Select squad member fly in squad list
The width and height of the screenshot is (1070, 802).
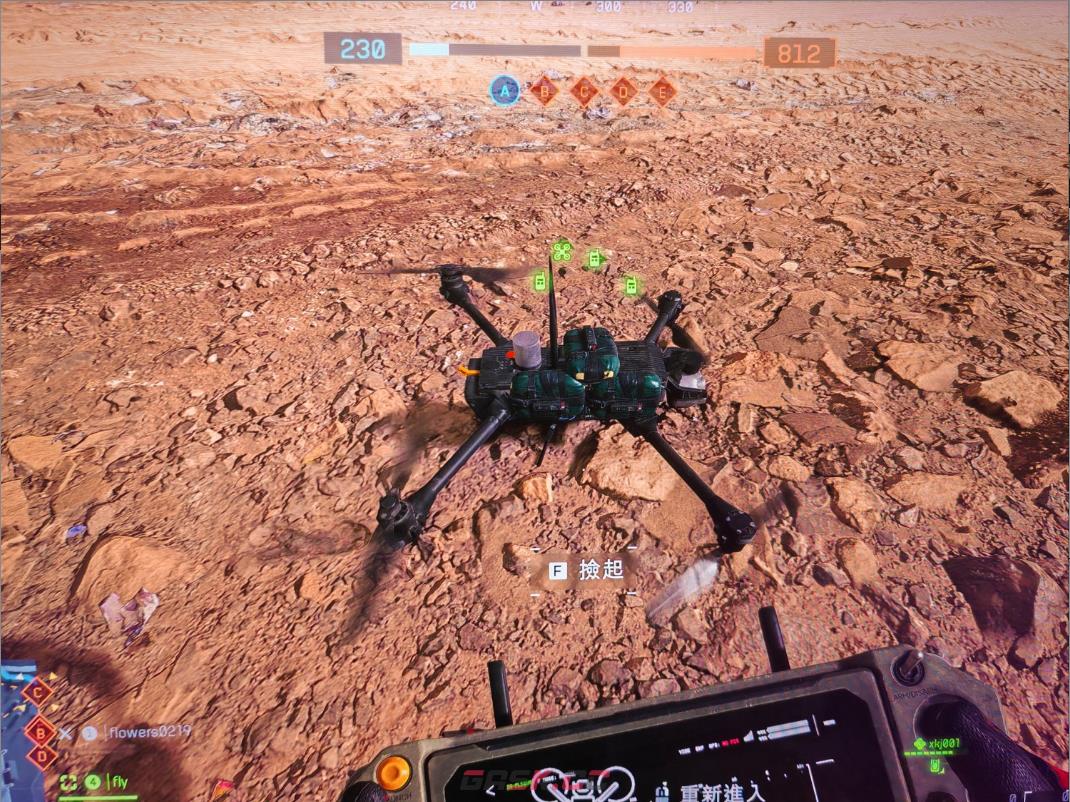coord(119,781)
